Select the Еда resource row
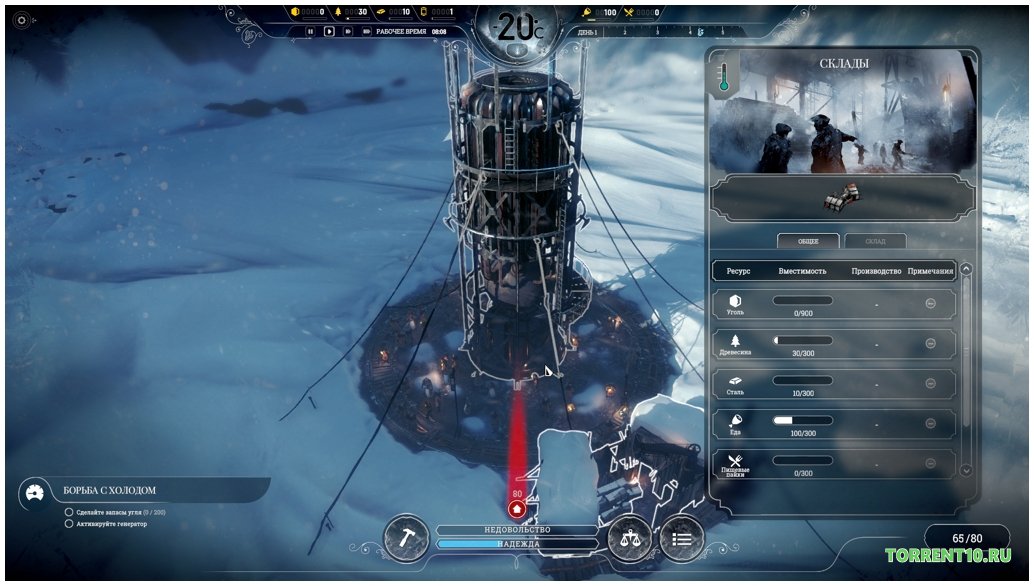Screen dimensions: 1034x586 (833, 424)
